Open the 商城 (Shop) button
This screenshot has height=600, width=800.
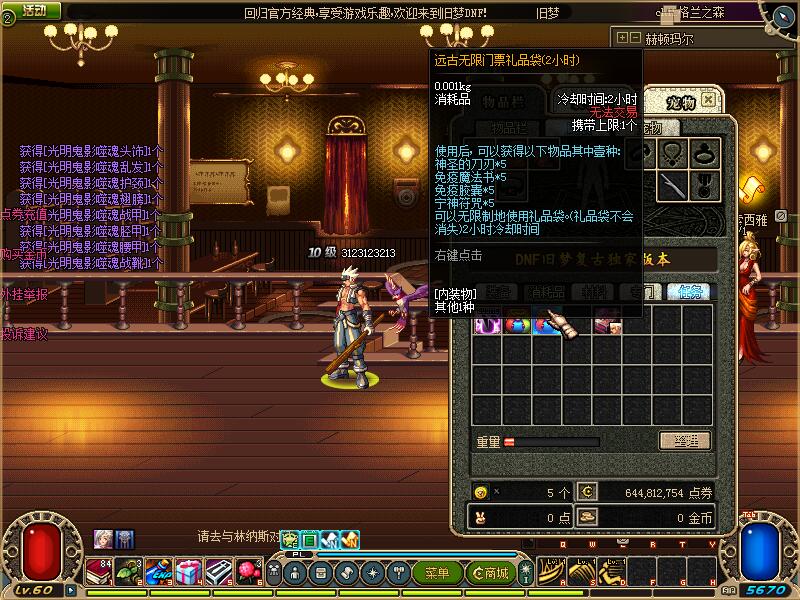point(490,573)
